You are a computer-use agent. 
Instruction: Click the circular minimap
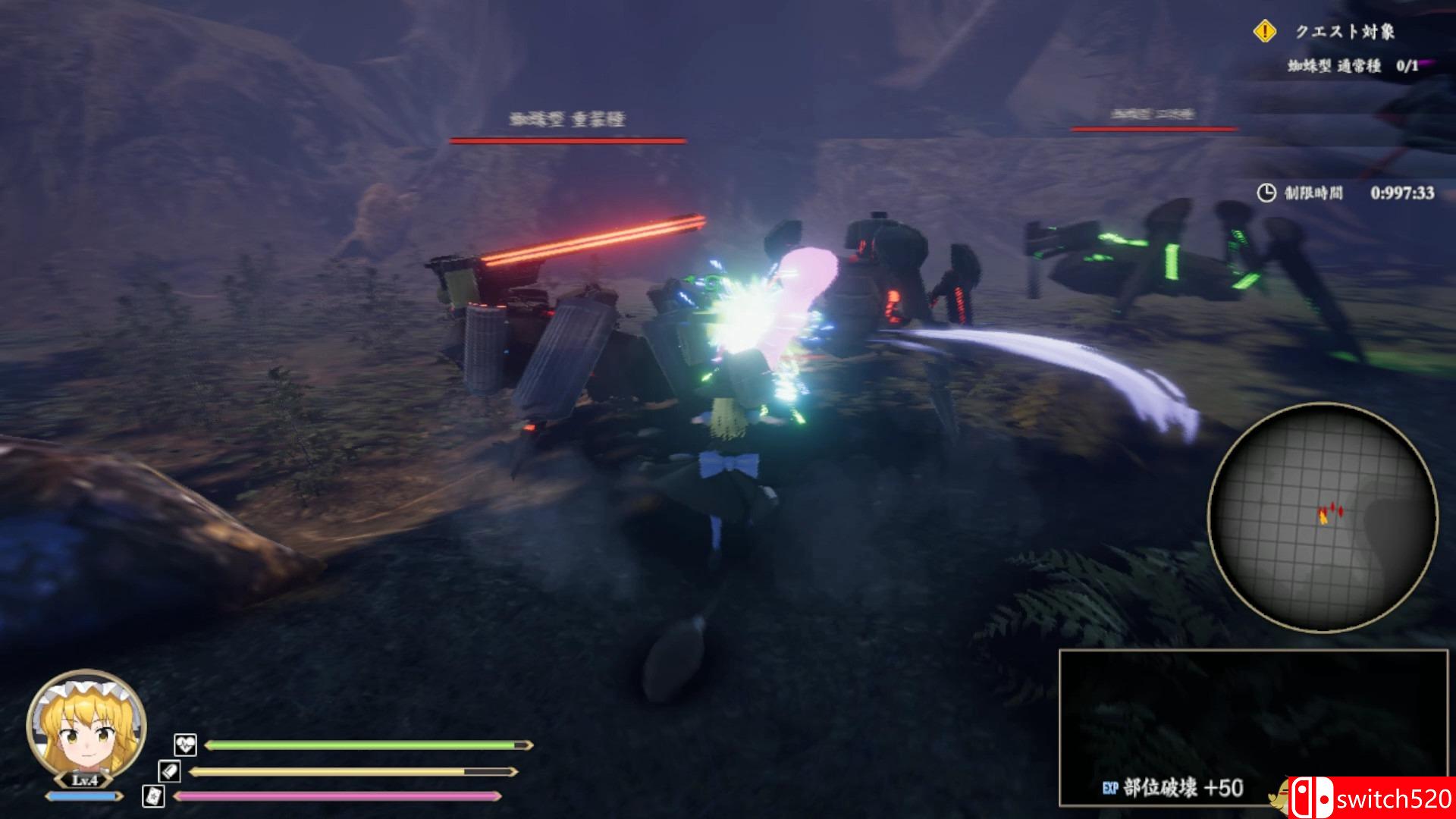click(1322, 517)
